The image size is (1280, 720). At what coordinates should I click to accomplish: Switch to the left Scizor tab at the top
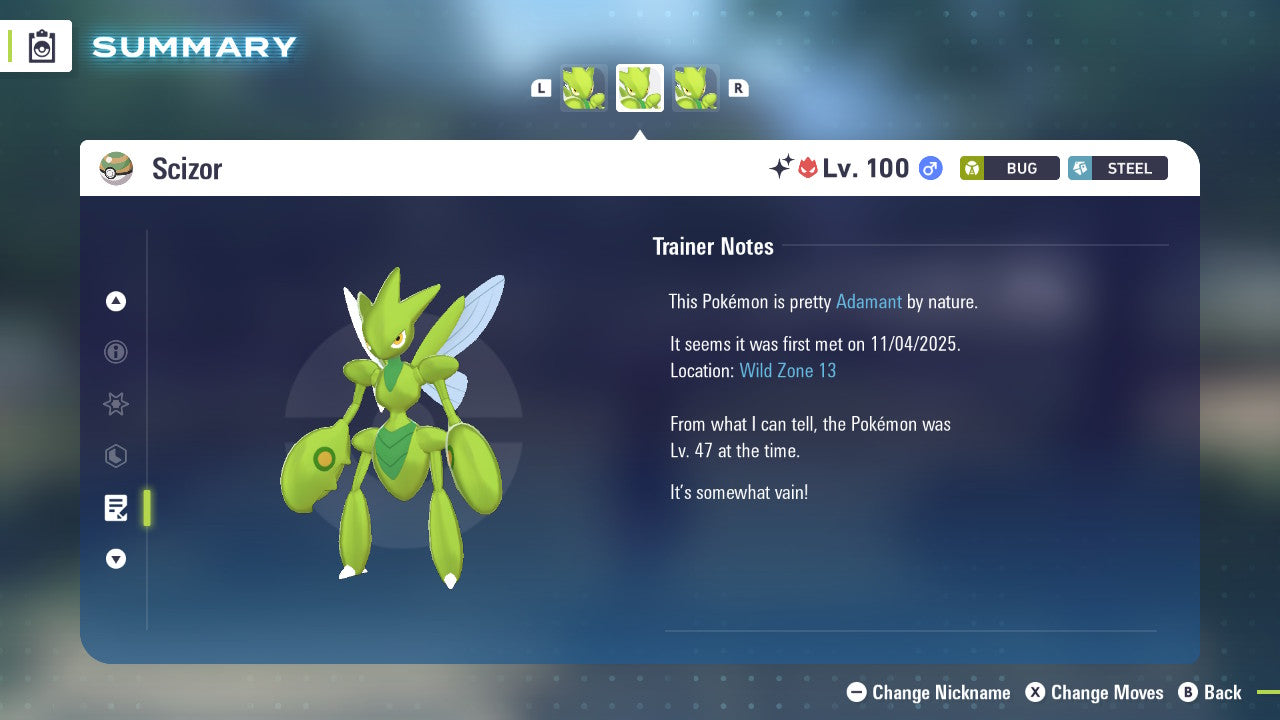(x=583, y=87)
